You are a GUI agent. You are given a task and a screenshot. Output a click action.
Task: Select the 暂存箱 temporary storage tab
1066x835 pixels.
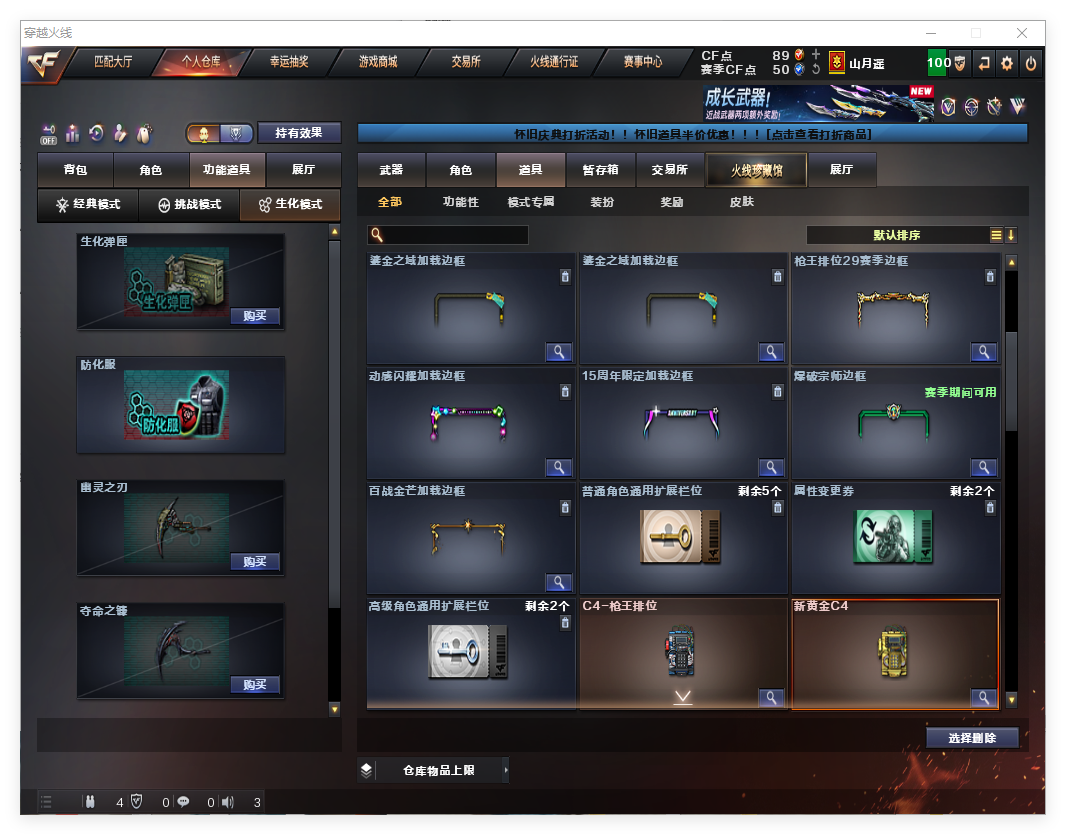(x=600, y=170)
